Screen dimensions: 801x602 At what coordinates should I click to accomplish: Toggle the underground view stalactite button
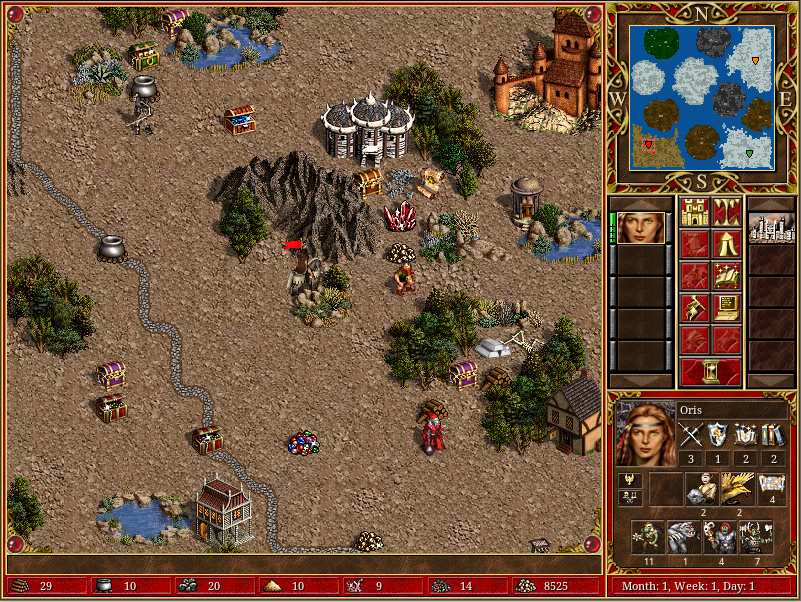point(727,212)
